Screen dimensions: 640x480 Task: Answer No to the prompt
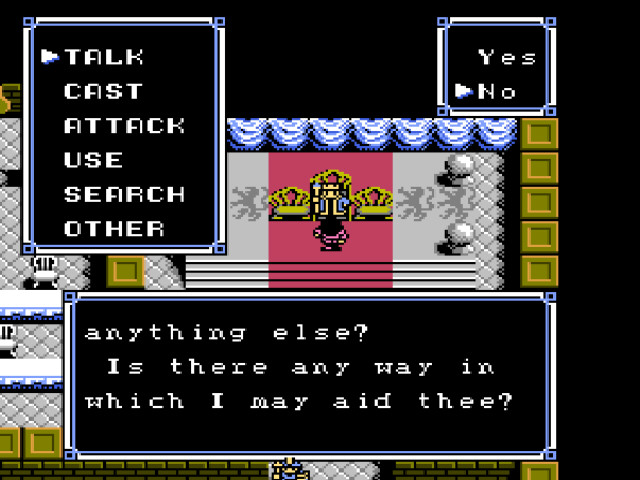497,92
